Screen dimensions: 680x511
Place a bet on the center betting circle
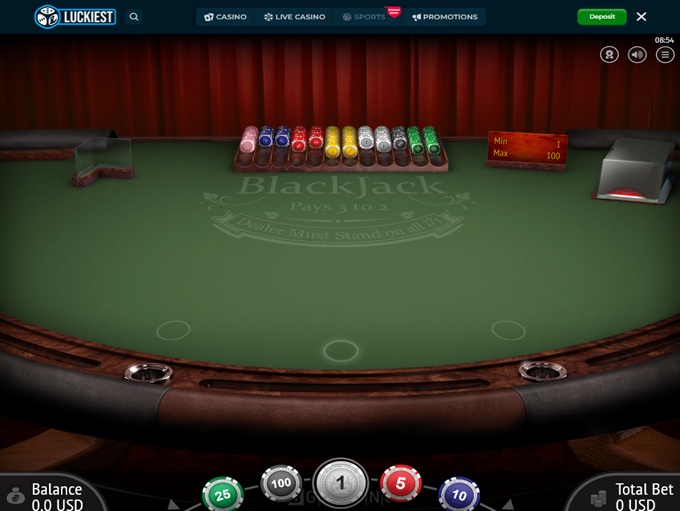click(341, 350)
